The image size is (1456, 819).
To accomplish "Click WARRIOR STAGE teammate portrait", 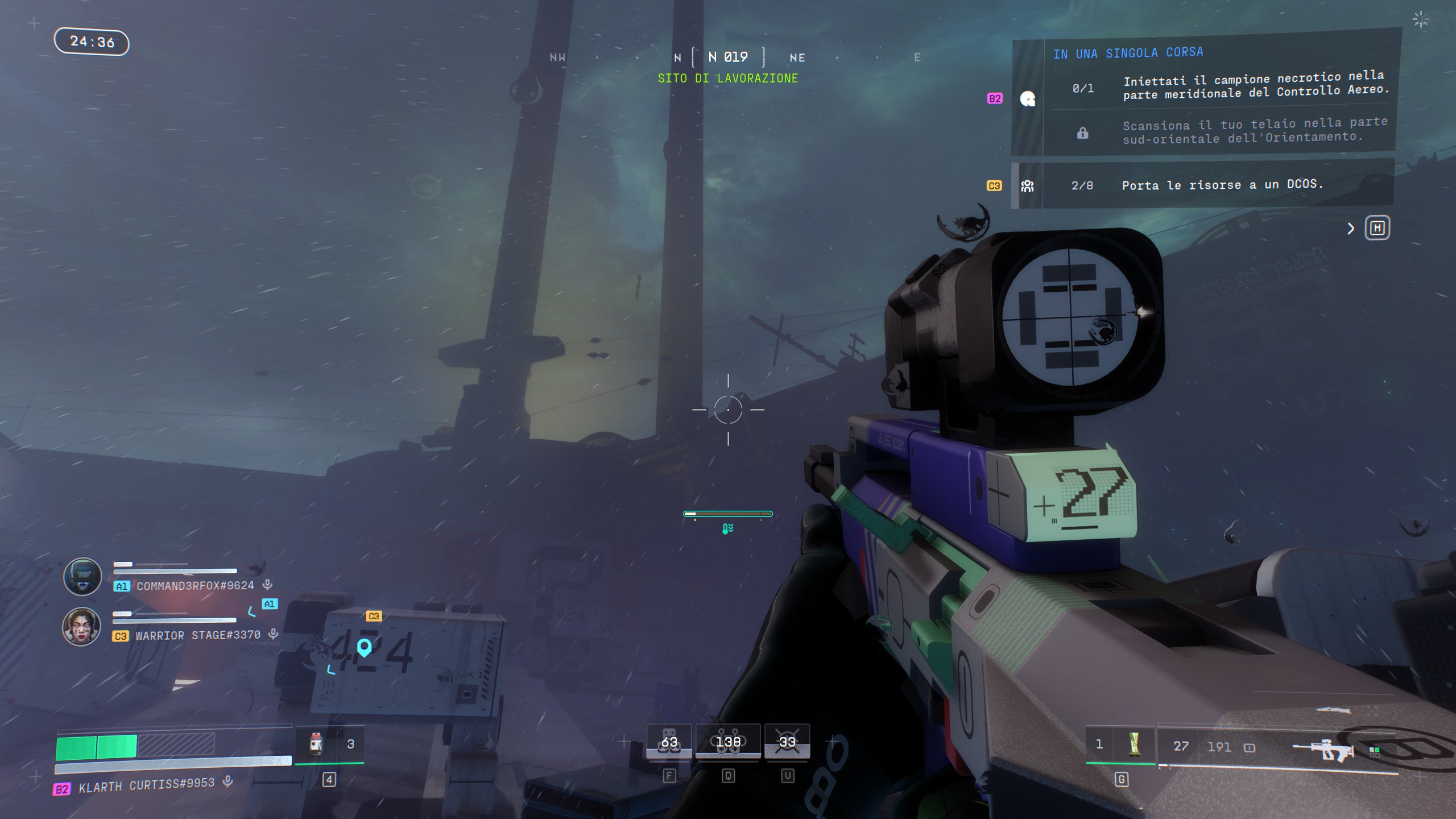I will click(x=81, y=626).
